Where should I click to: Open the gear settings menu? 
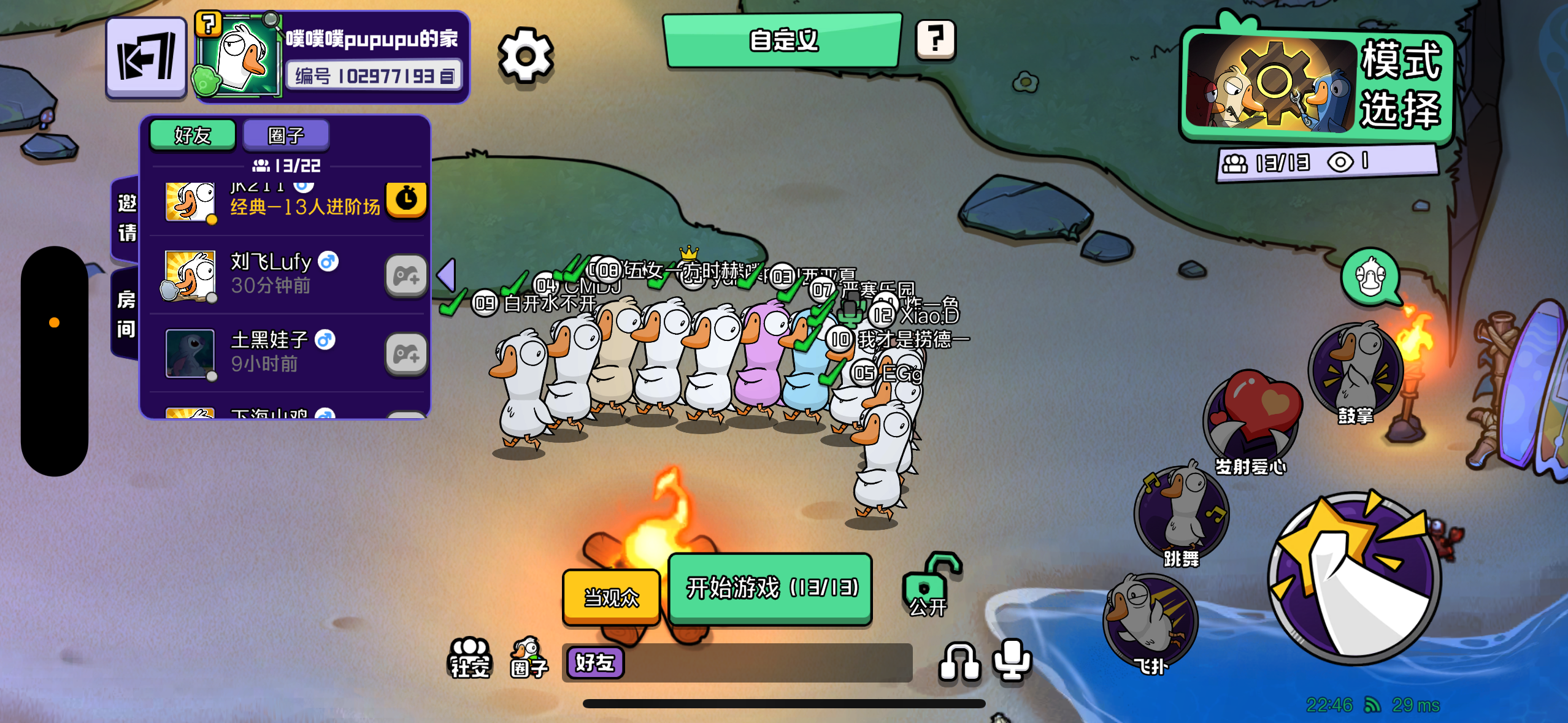[x=525, y=56]
